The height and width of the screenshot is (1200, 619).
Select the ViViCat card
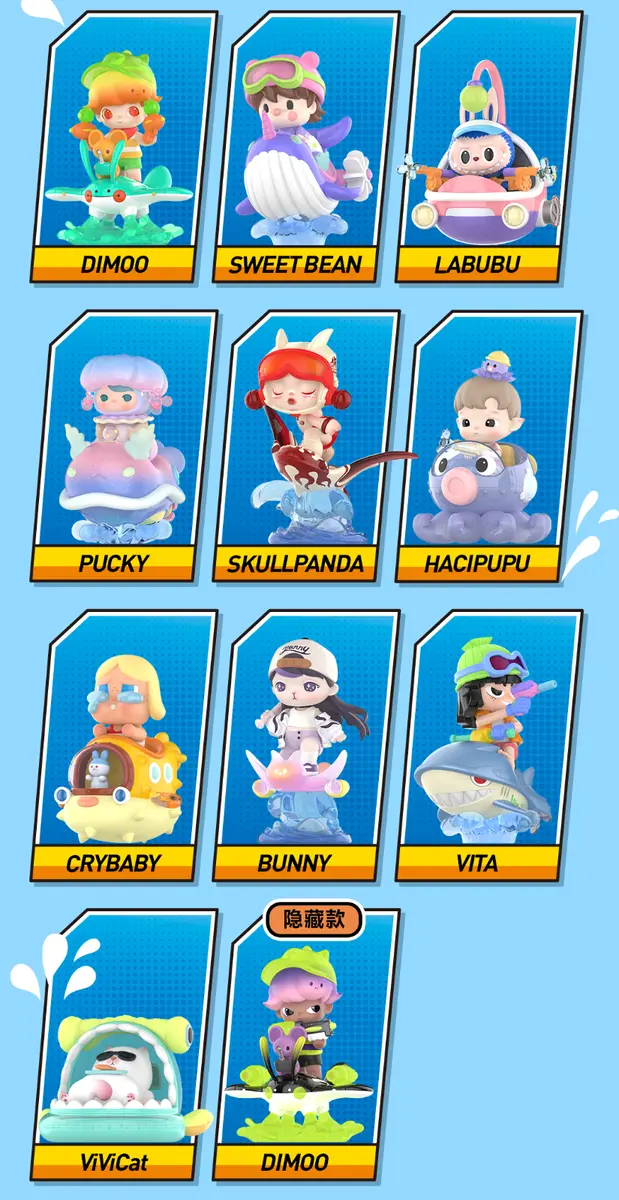pyautogui.click(x=124, y=1045)
